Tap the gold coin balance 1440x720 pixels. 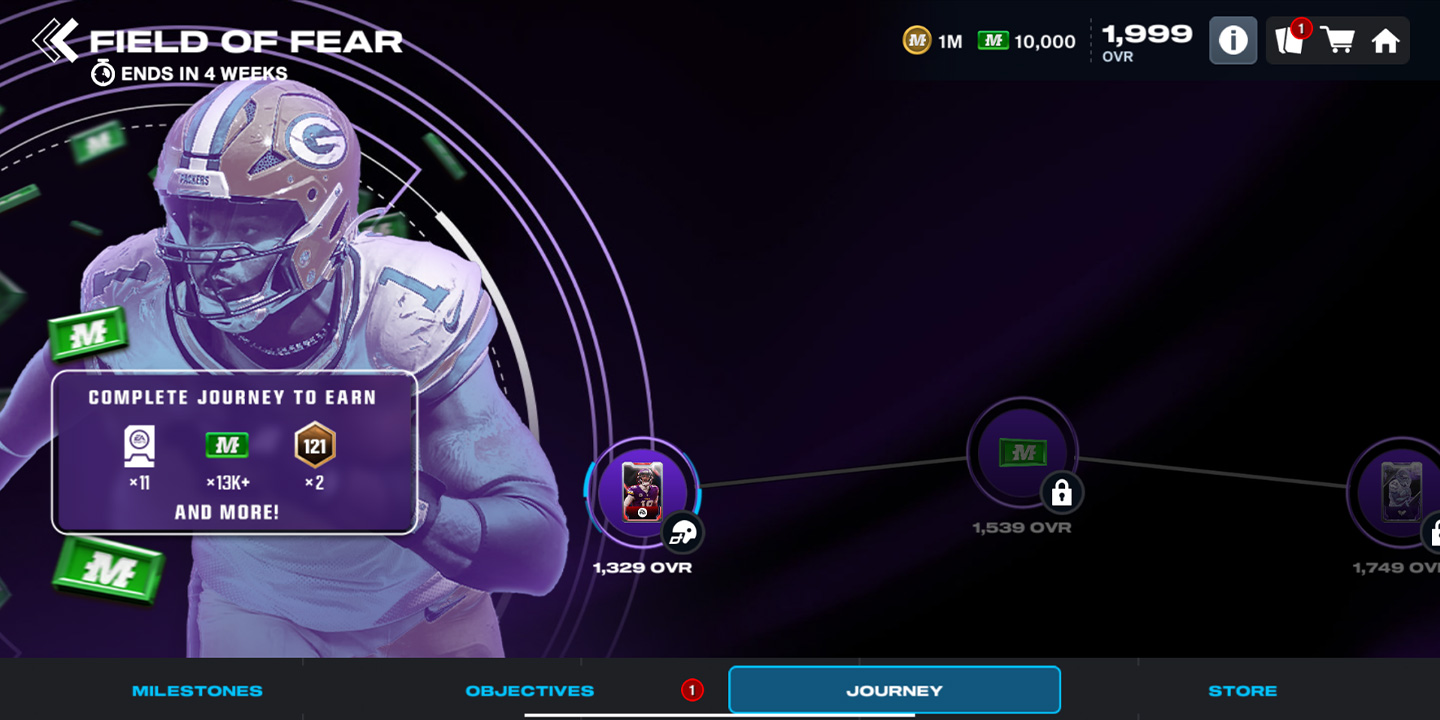[x=933, y=41]
